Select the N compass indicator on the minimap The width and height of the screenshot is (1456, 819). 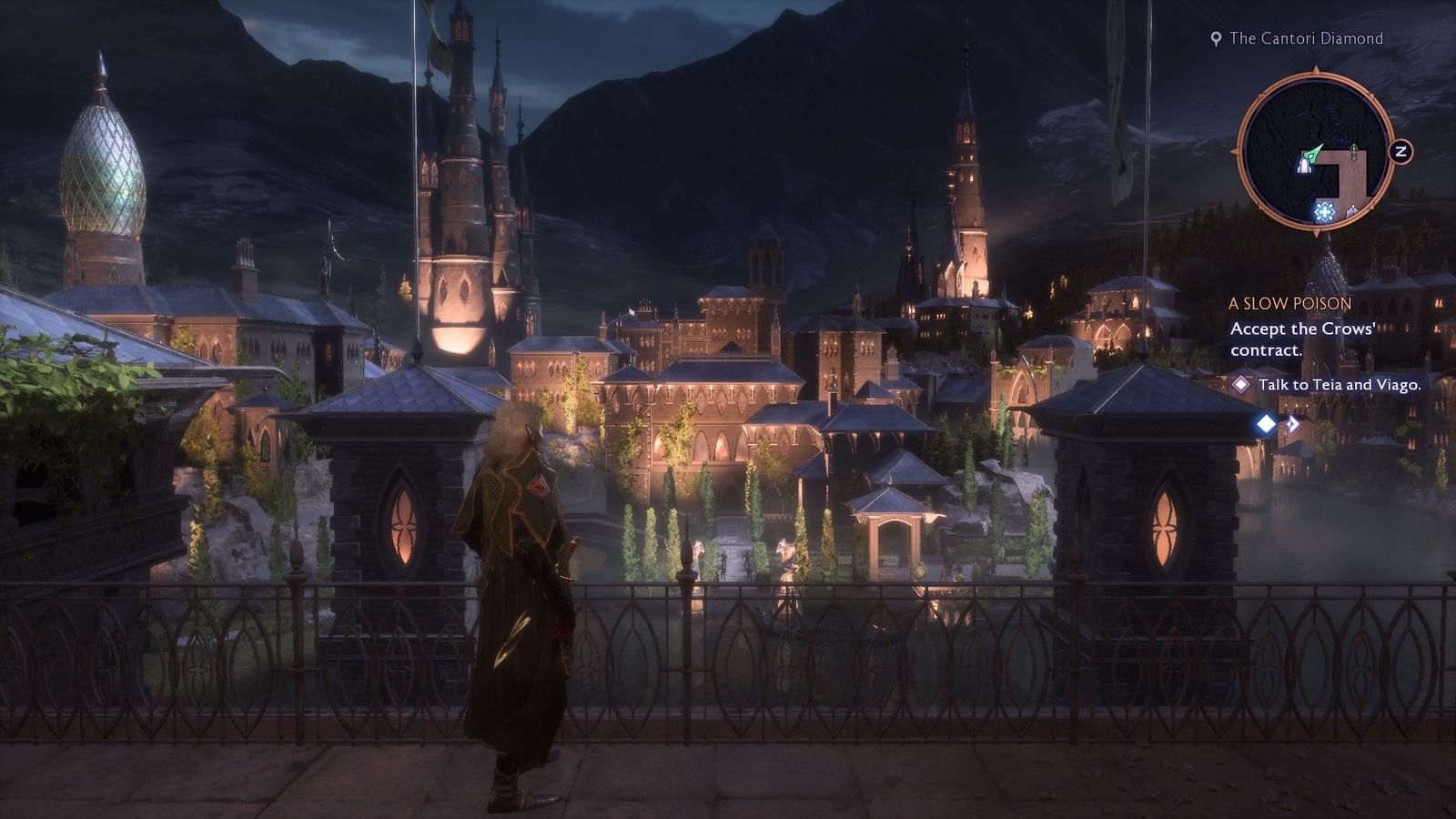coord(1401,151)
